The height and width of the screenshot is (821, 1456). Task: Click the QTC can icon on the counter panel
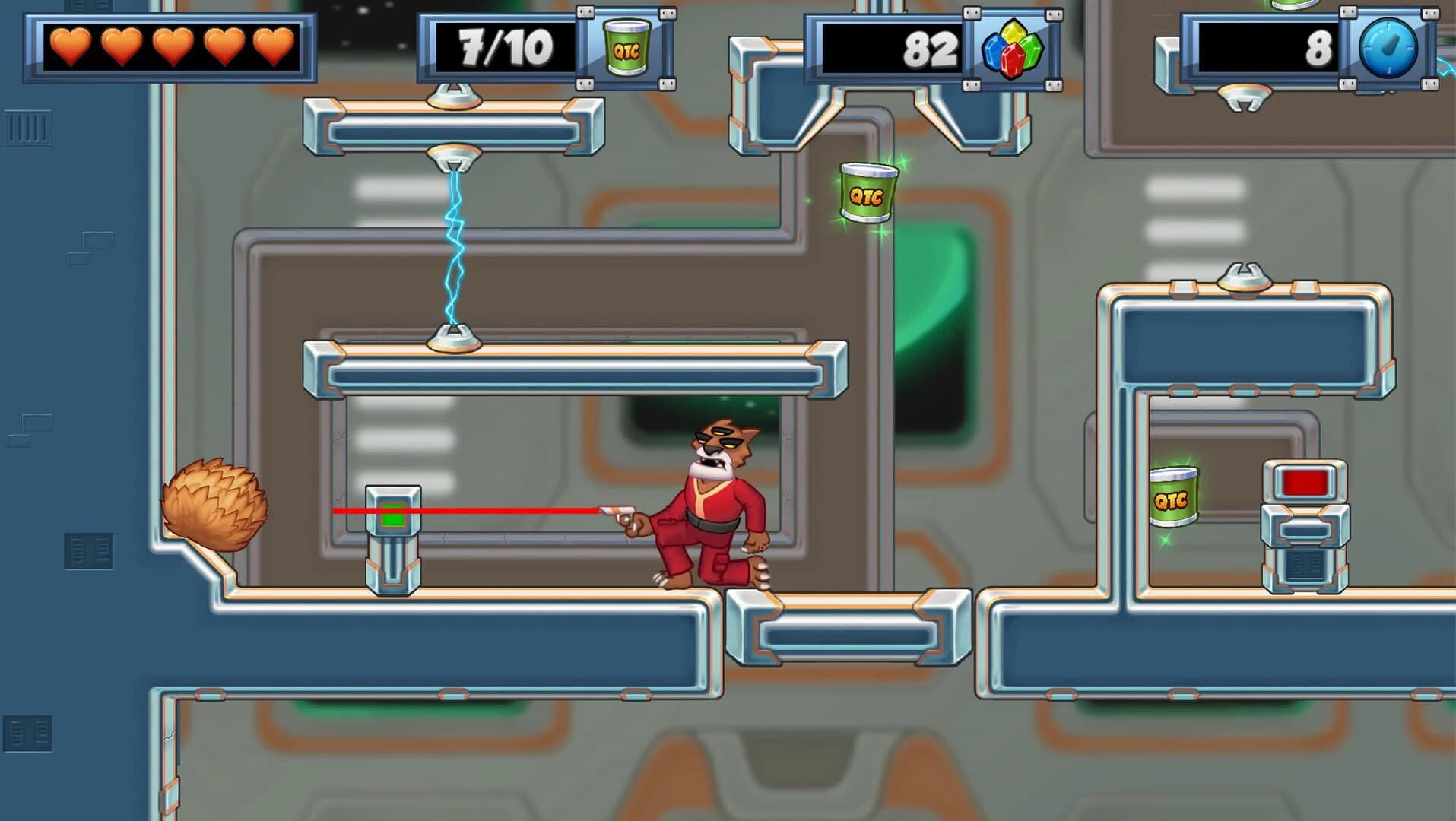[629, 49]
